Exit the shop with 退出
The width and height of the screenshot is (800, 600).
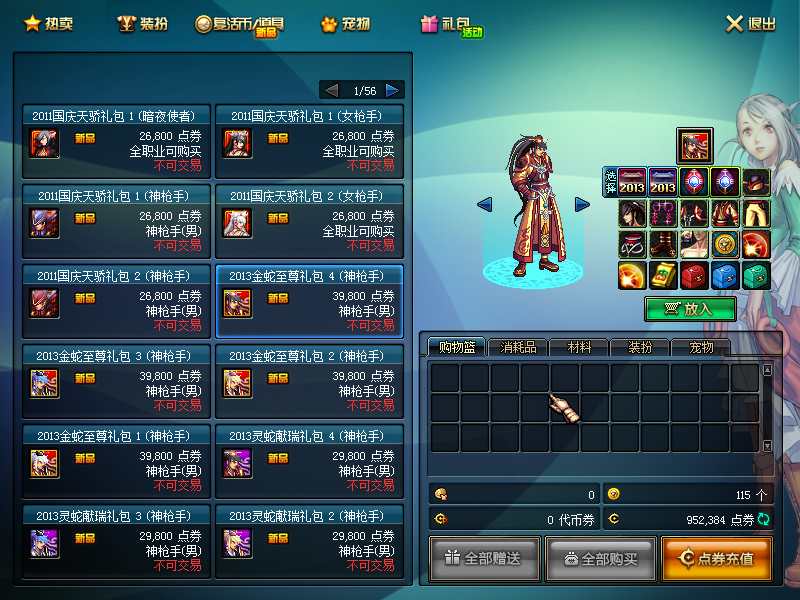coord(750,24)
